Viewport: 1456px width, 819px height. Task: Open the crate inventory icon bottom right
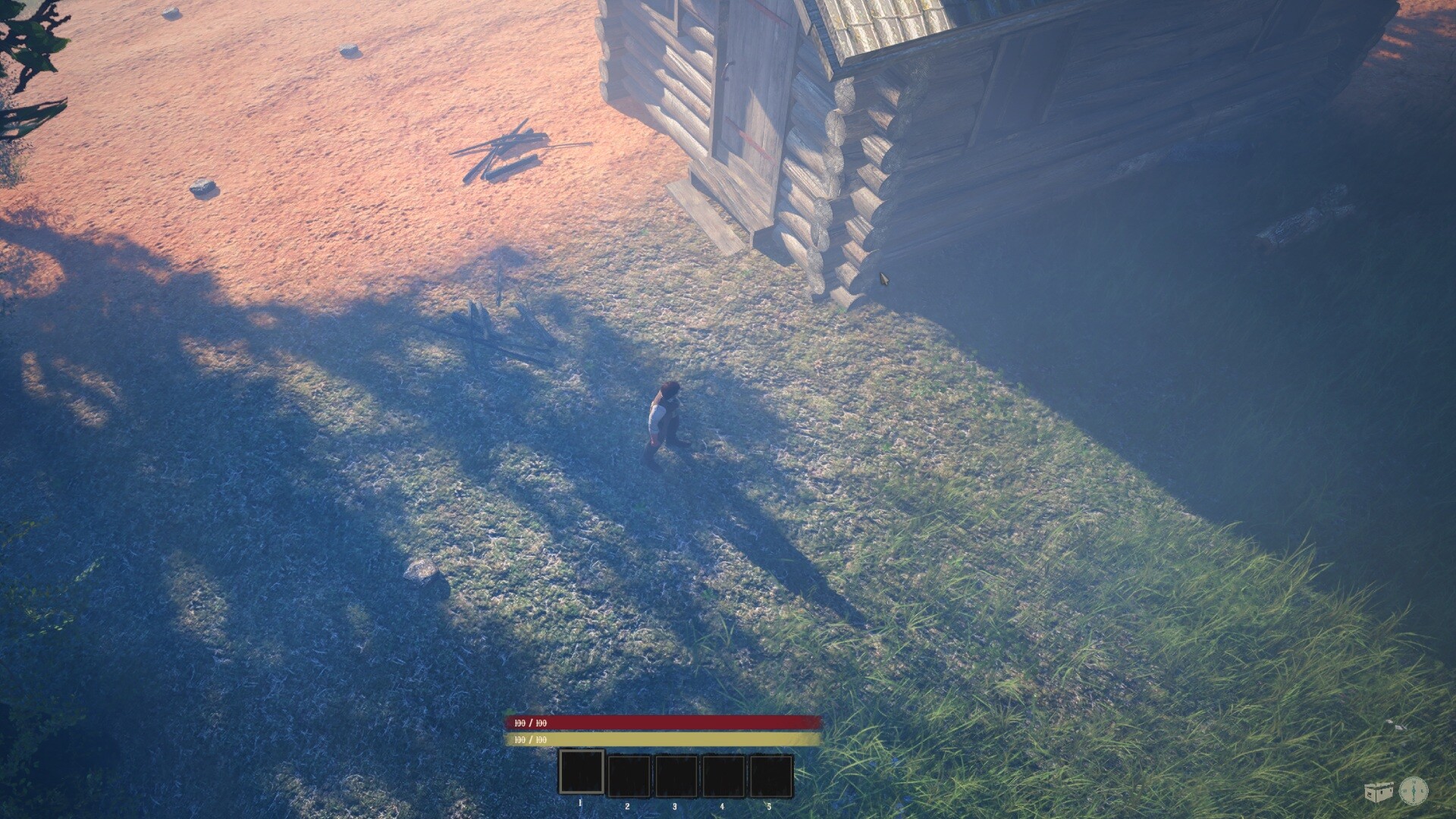click(1379, 792)
